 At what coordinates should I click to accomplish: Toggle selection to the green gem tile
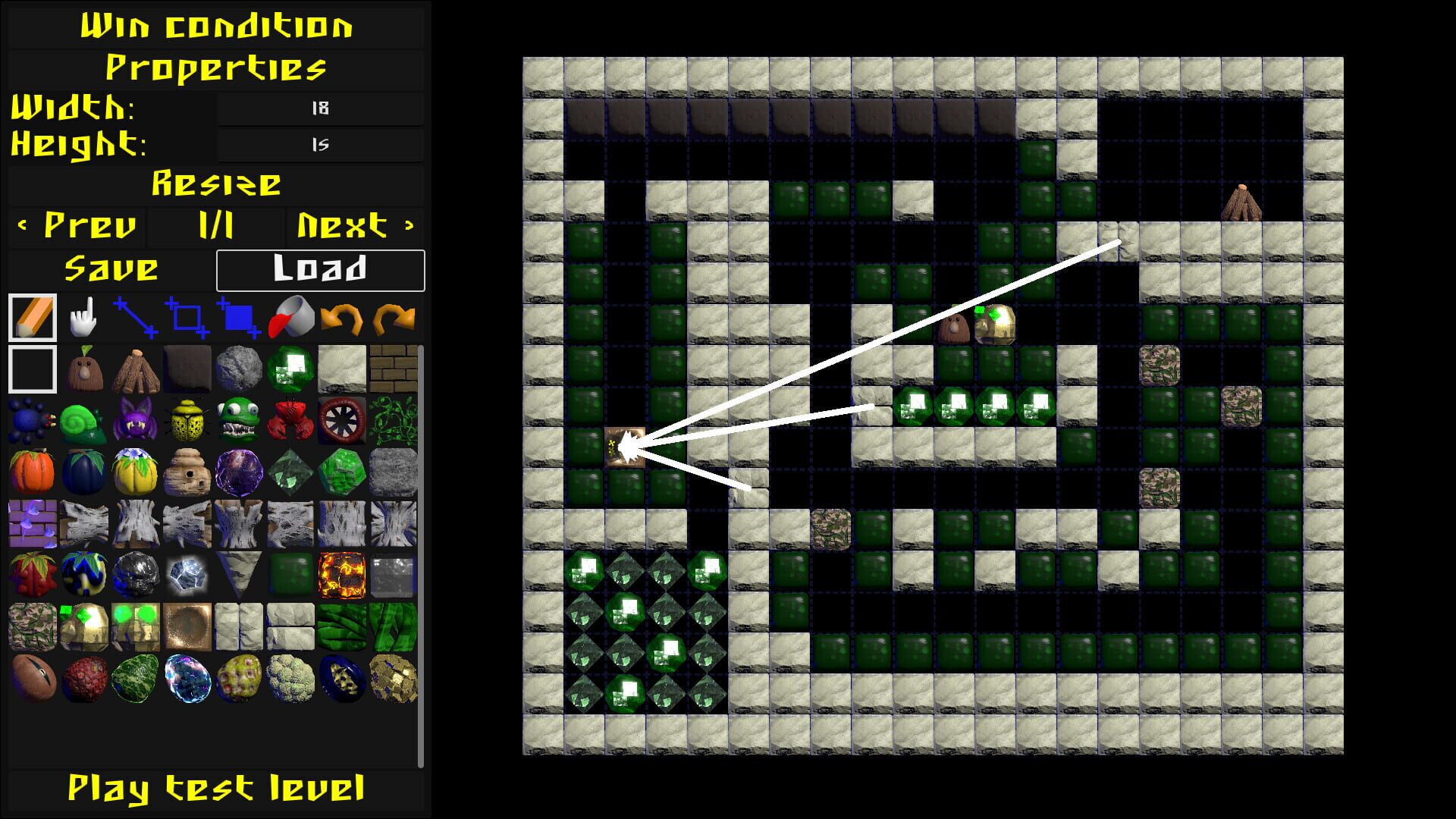[290, 369]
